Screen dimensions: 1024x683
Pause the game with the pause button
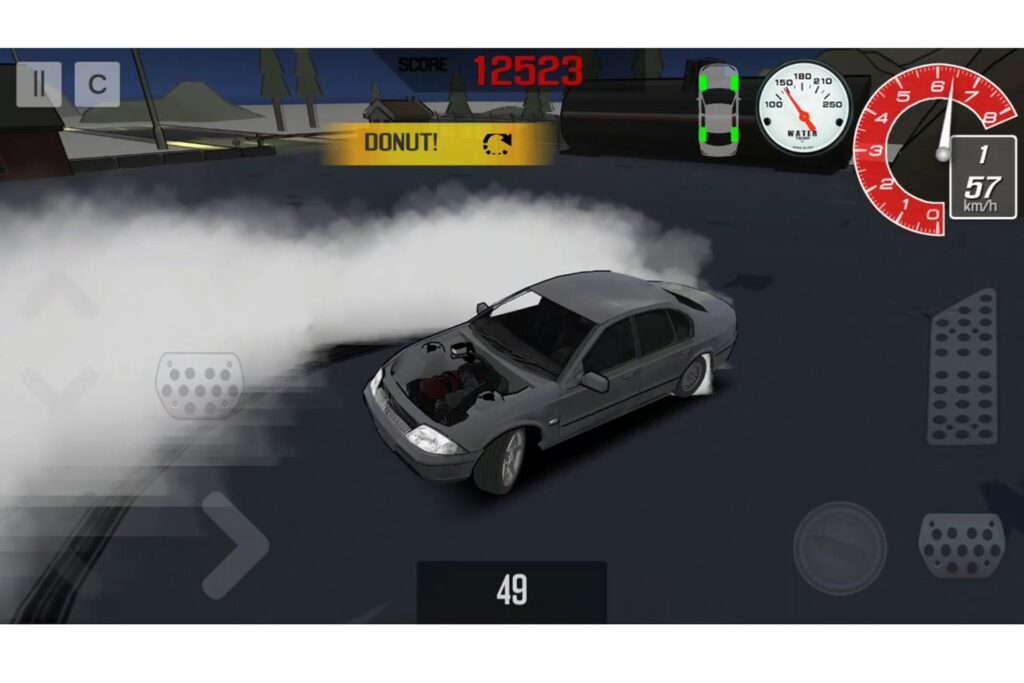(x=39, y=85)
